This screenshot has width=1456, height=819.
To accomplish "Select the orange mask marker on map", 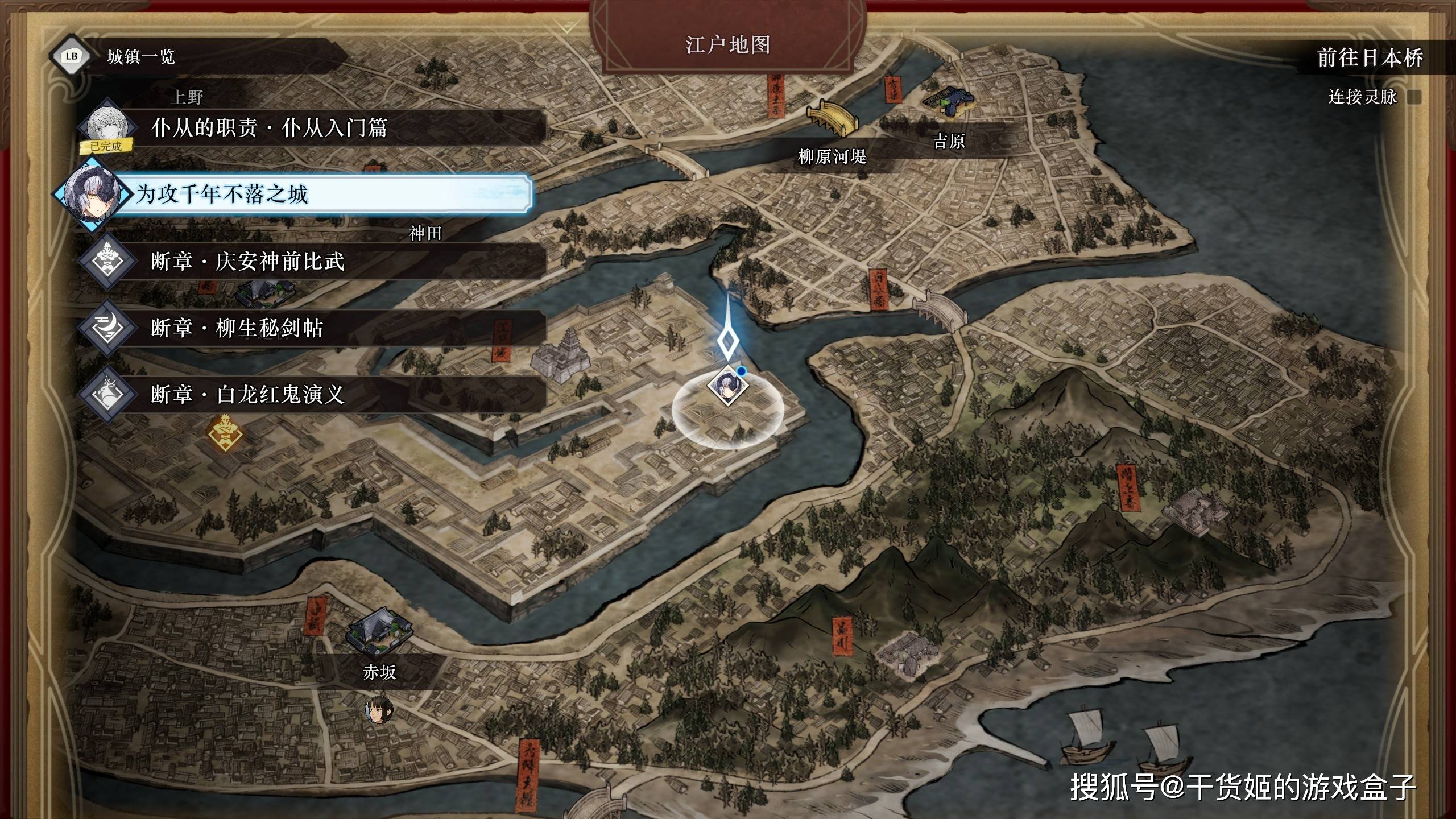I will 225,435.
